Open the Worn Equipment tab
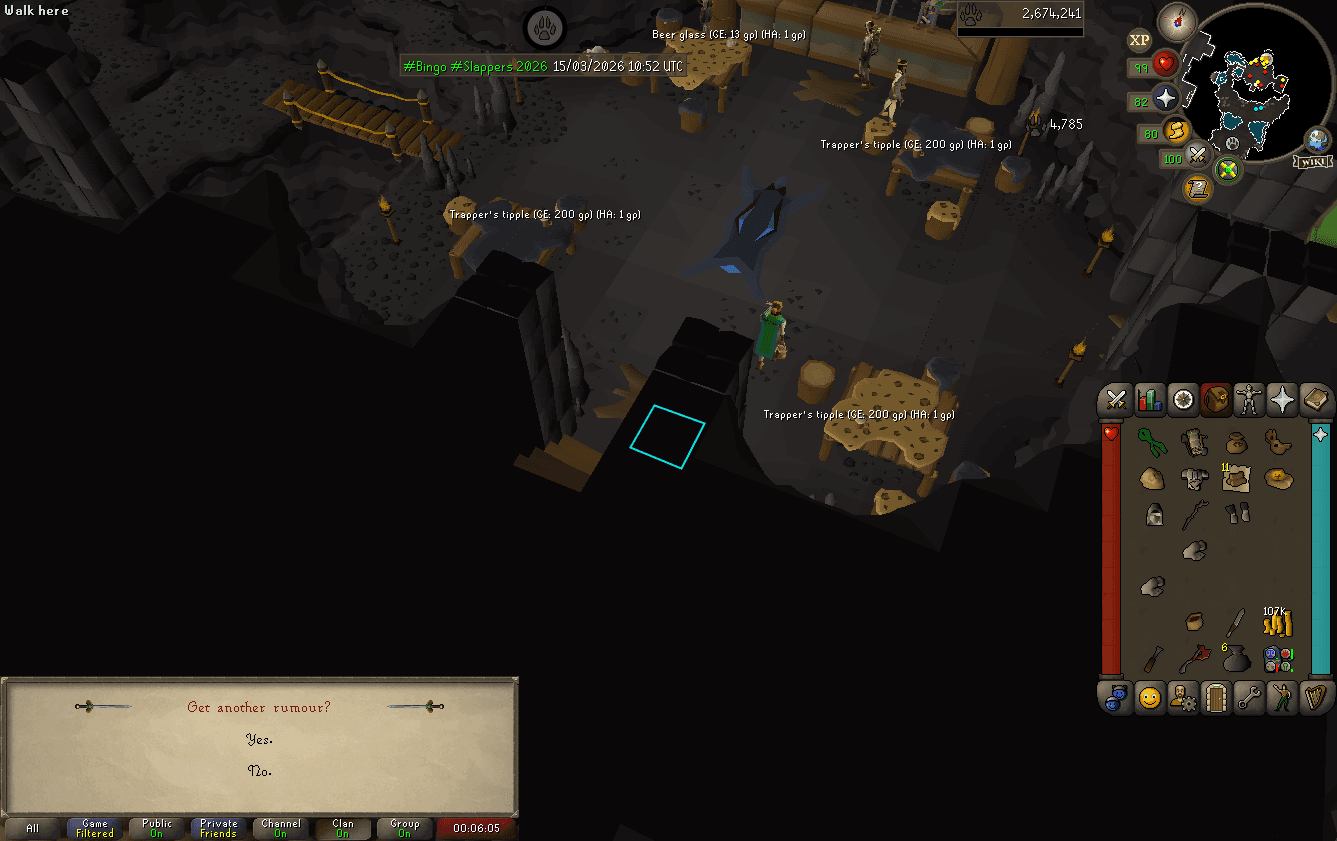Screen dimensions: 1337x841 tap(1249, 399)
